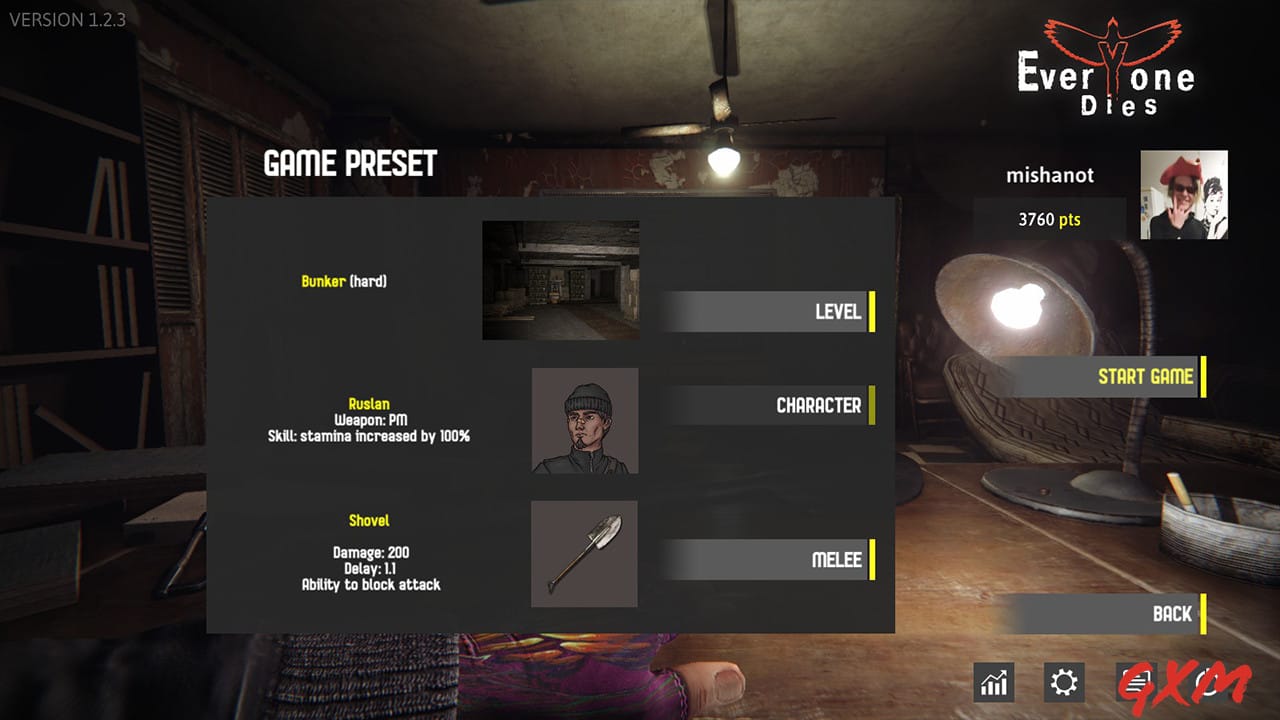Screen dimensions: 1280x720
Task: Click the 3760 pts score display
Action: (1050, 219)
